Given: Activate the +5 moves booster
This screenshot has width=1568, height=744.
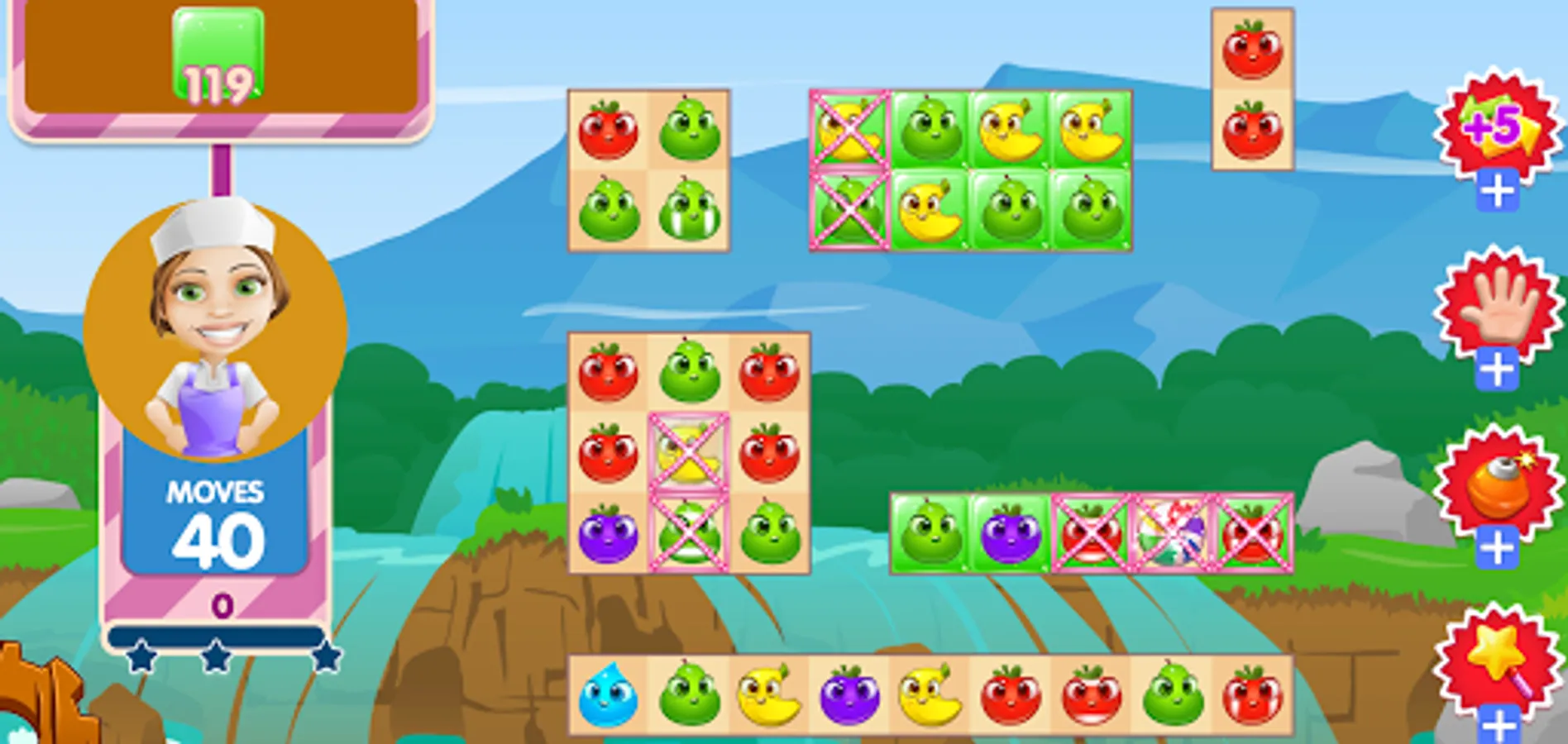Looking at the screenshot, I should (1497, 128).
